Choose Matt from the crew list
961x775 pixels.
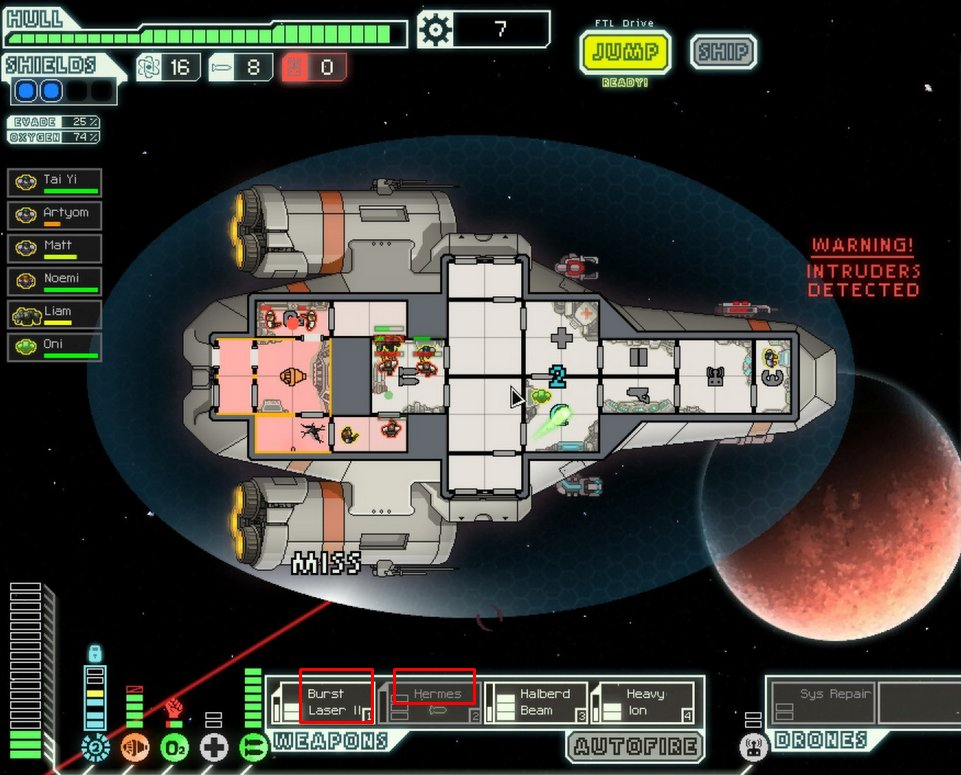pyautogui.click(x=55, y=247)
